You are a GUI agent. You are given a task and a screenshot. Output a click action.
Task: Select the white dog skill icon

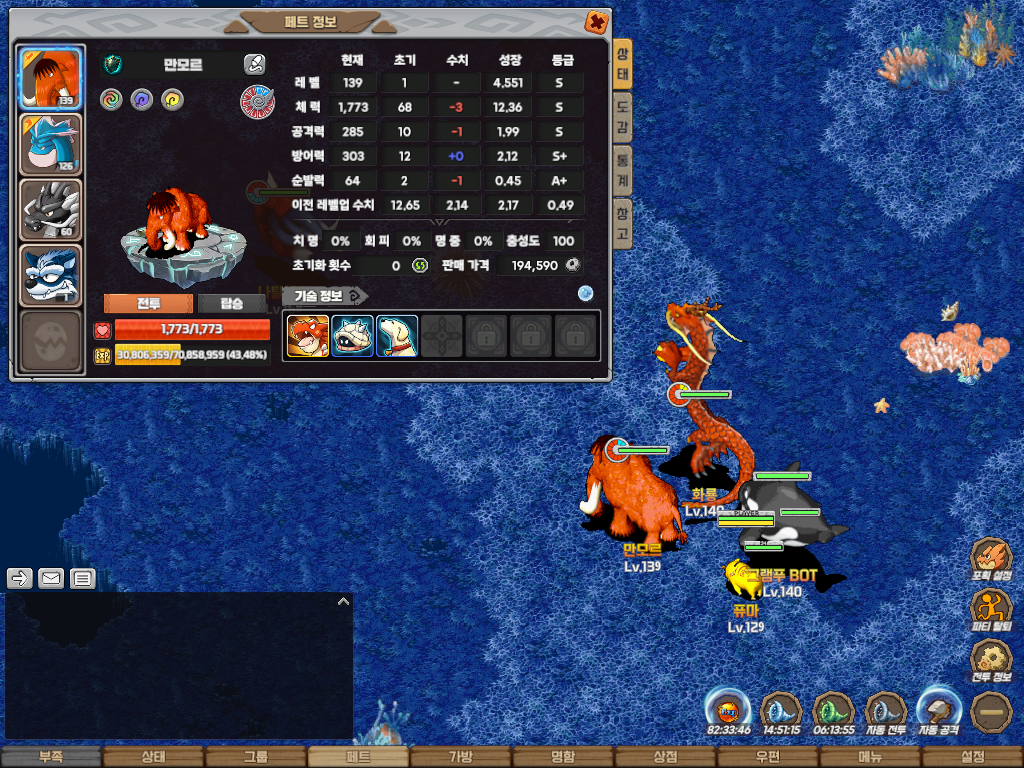(x=397, y=336)
